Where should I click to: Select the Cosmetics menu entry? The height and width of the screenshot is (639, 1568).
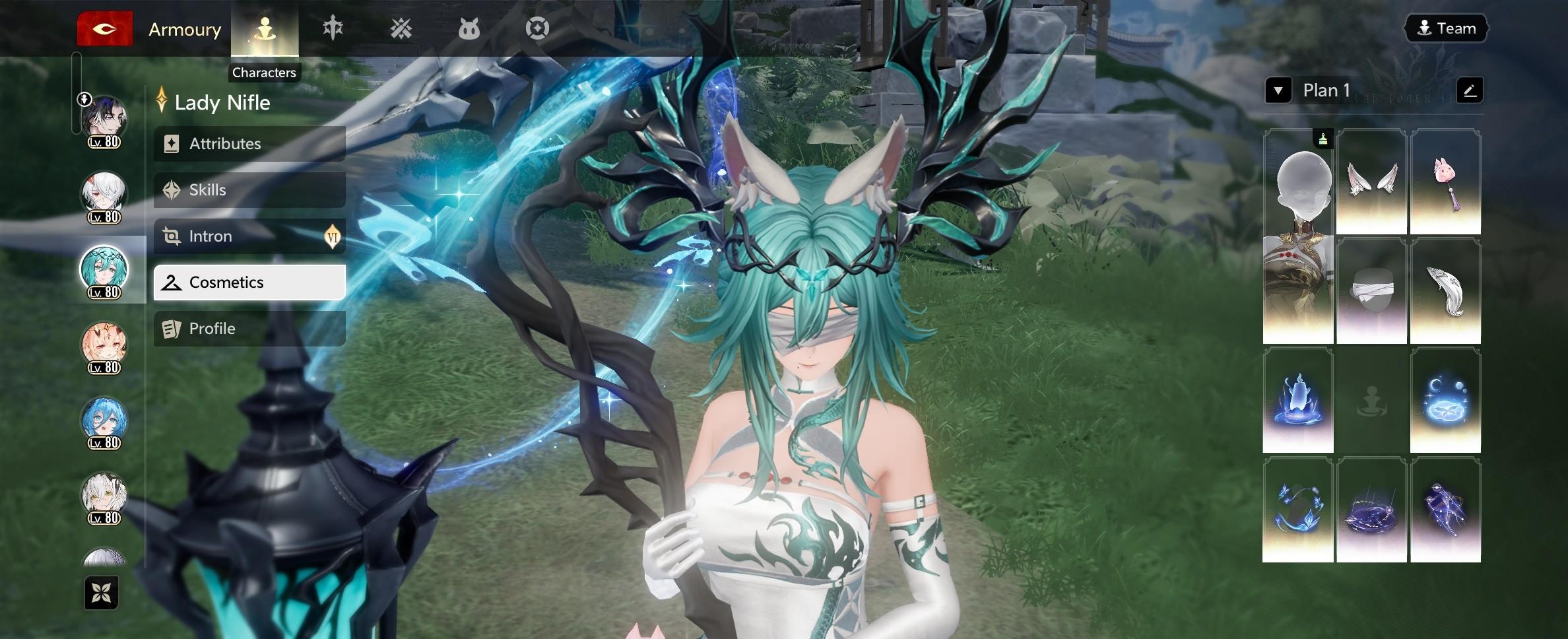(249, 283)
